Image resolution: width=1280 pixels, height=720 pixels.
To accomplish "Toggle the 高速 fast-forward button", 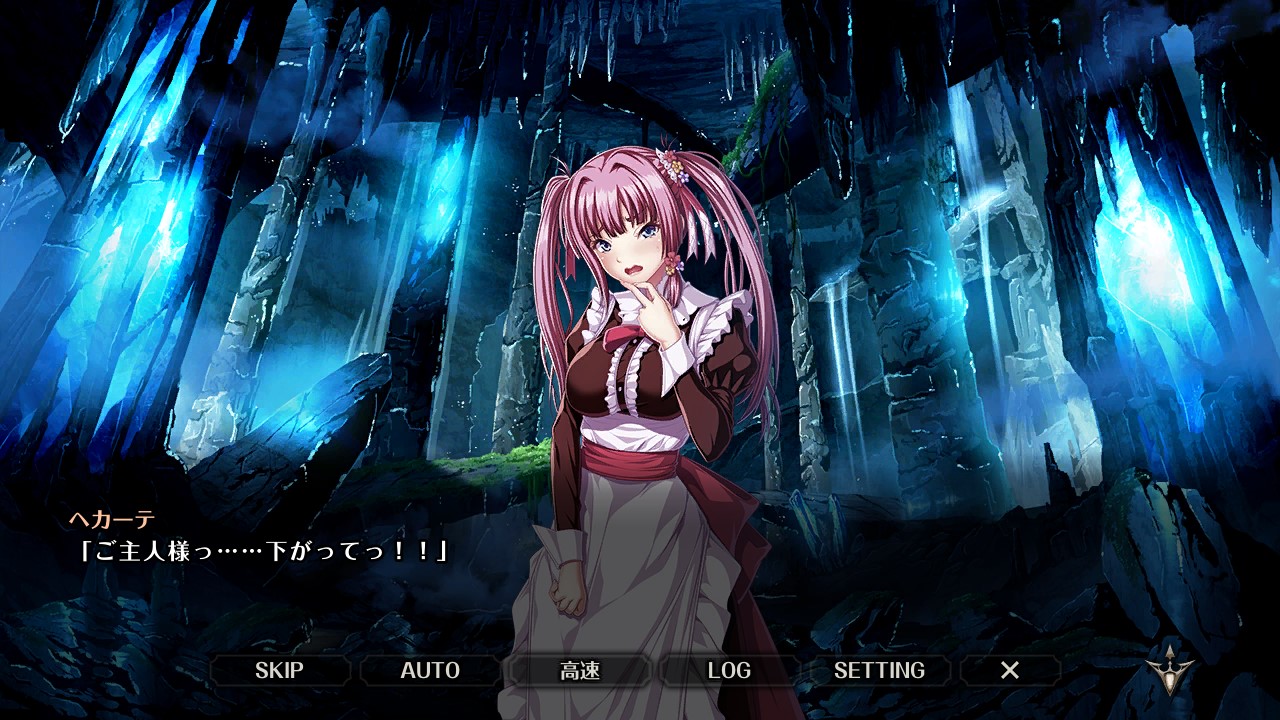I will pos(580,670).
